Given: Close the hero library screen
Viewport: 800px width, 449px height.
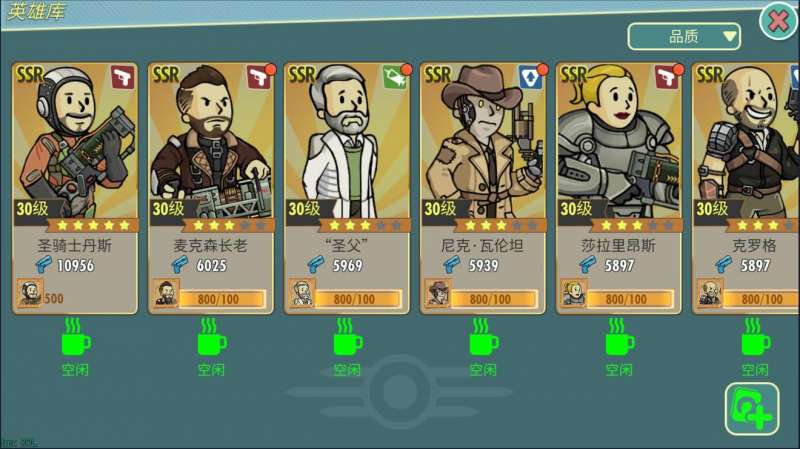Looking at the screenshot, I should 778,20.
